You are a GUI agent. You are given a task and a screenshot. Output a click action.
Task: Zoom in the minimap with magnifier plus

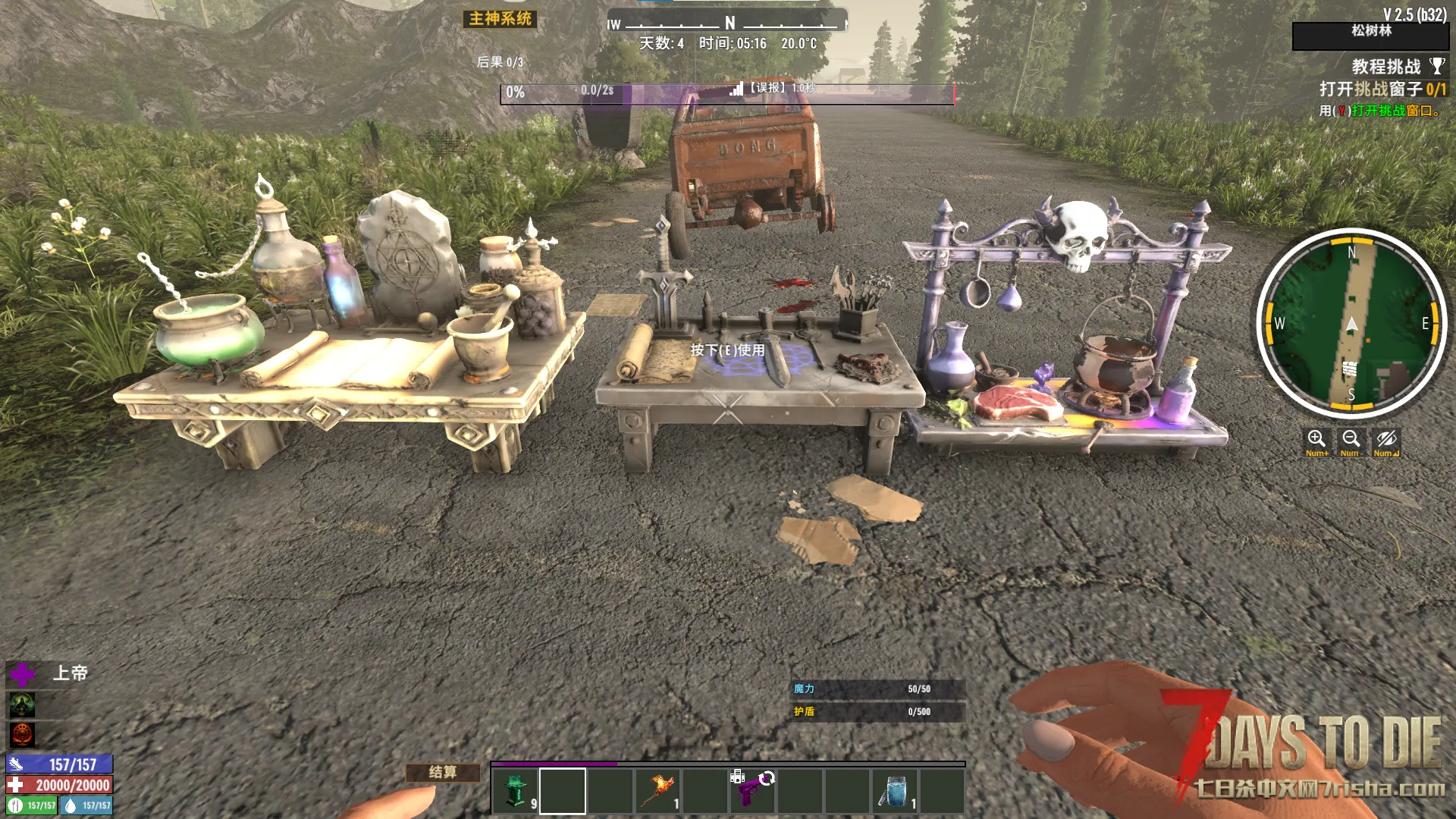1316,441
